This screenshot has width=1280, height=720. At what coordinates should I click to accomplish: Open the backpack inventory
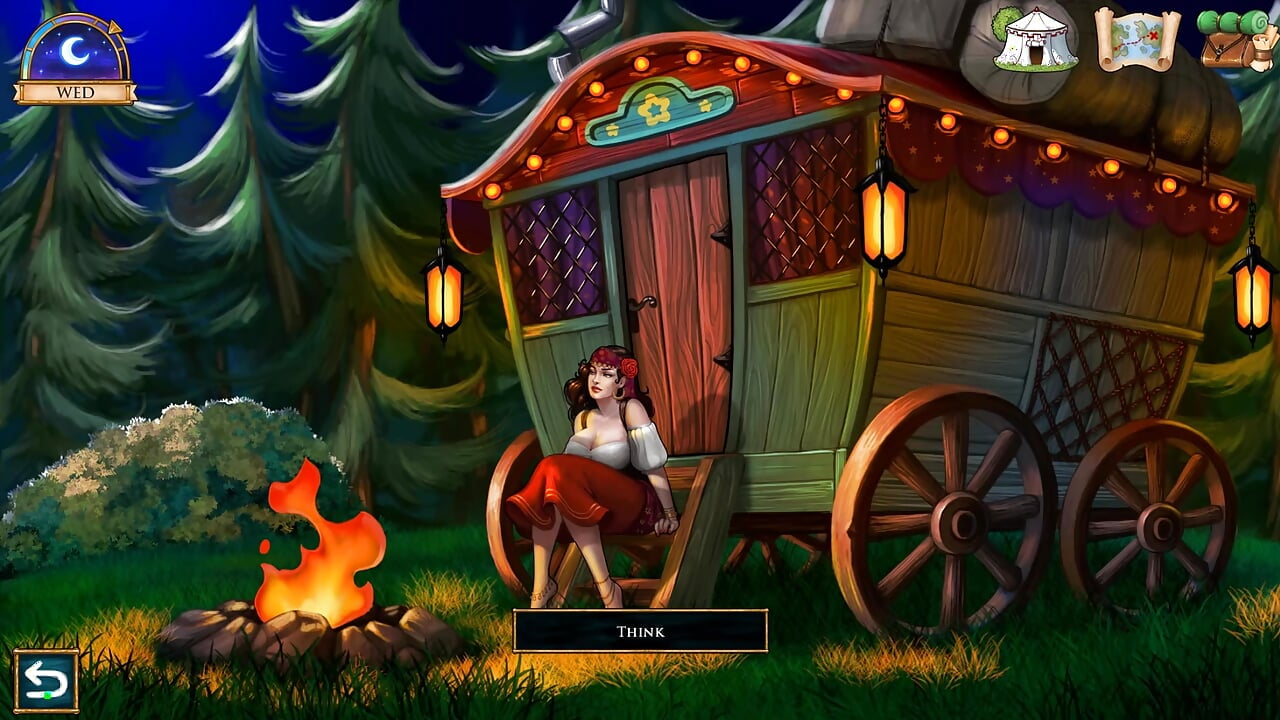point(1239,40)
